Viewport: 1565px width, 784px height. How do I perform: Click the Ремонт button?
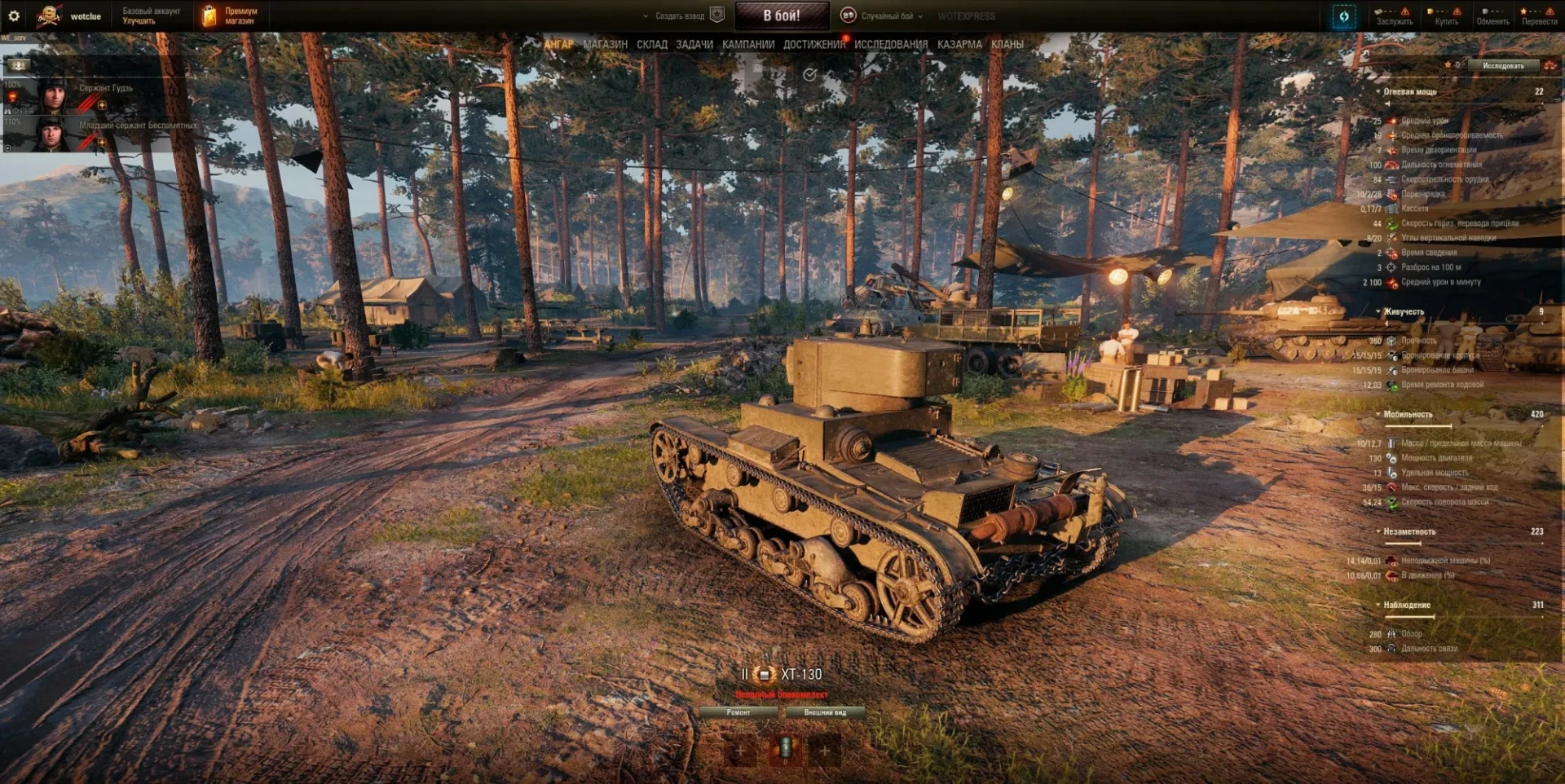pyautogui.click(x=738, y=712)
